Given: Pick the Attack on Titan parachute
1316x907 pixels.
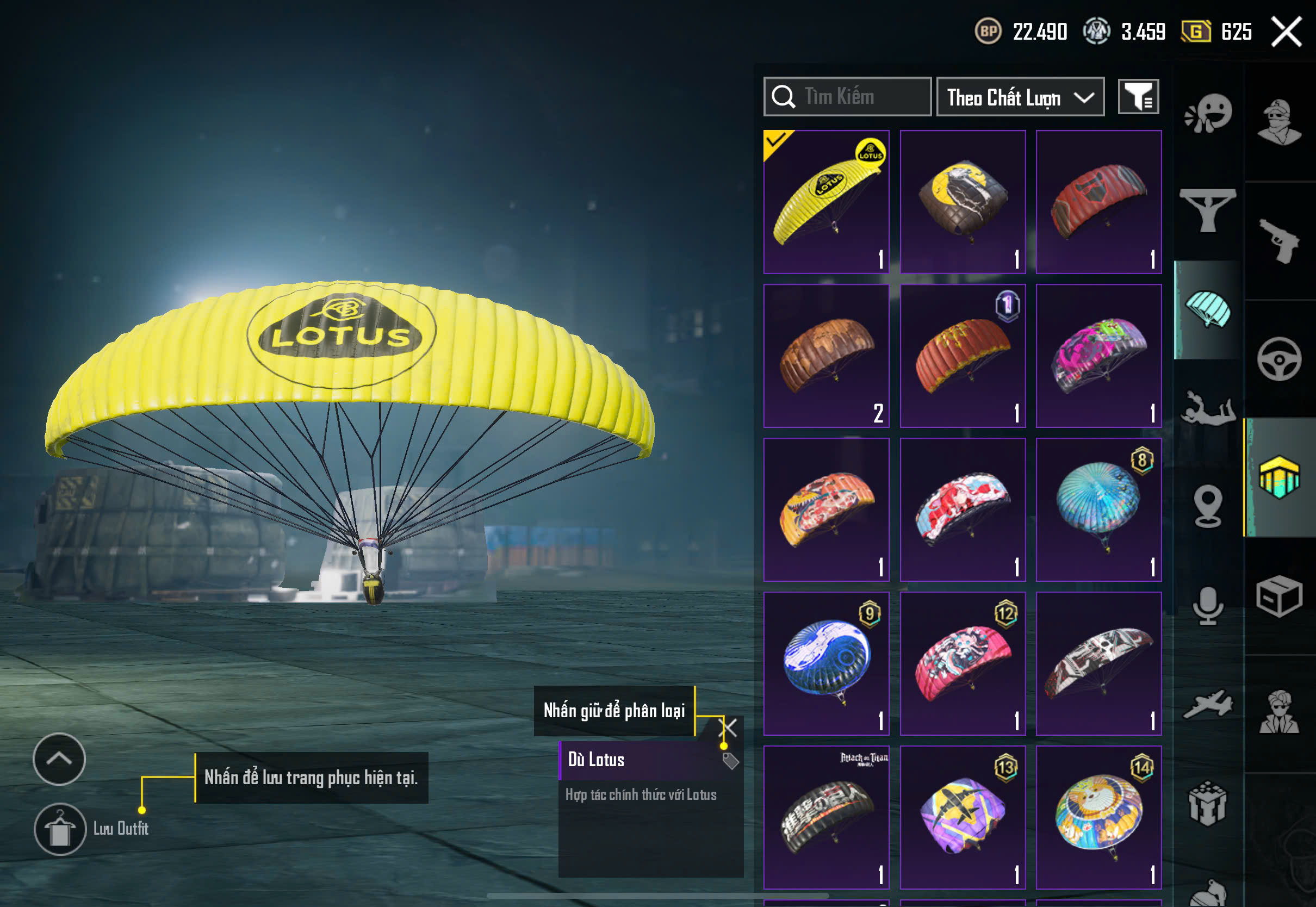Looking at the screenshot, I should pyautogui.click(x=826, y=817).
